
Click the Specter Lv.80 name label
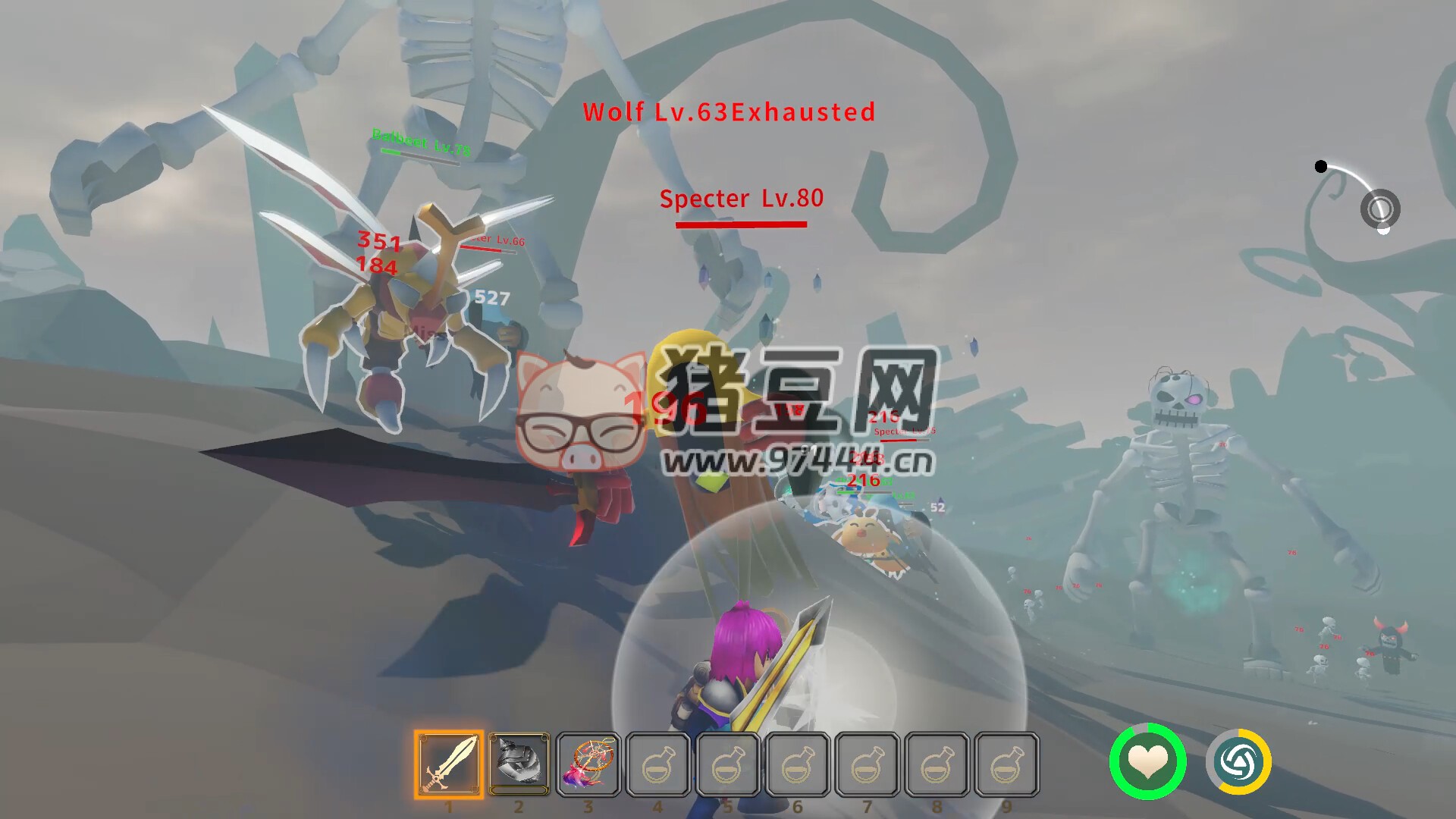tap(742, 199)
